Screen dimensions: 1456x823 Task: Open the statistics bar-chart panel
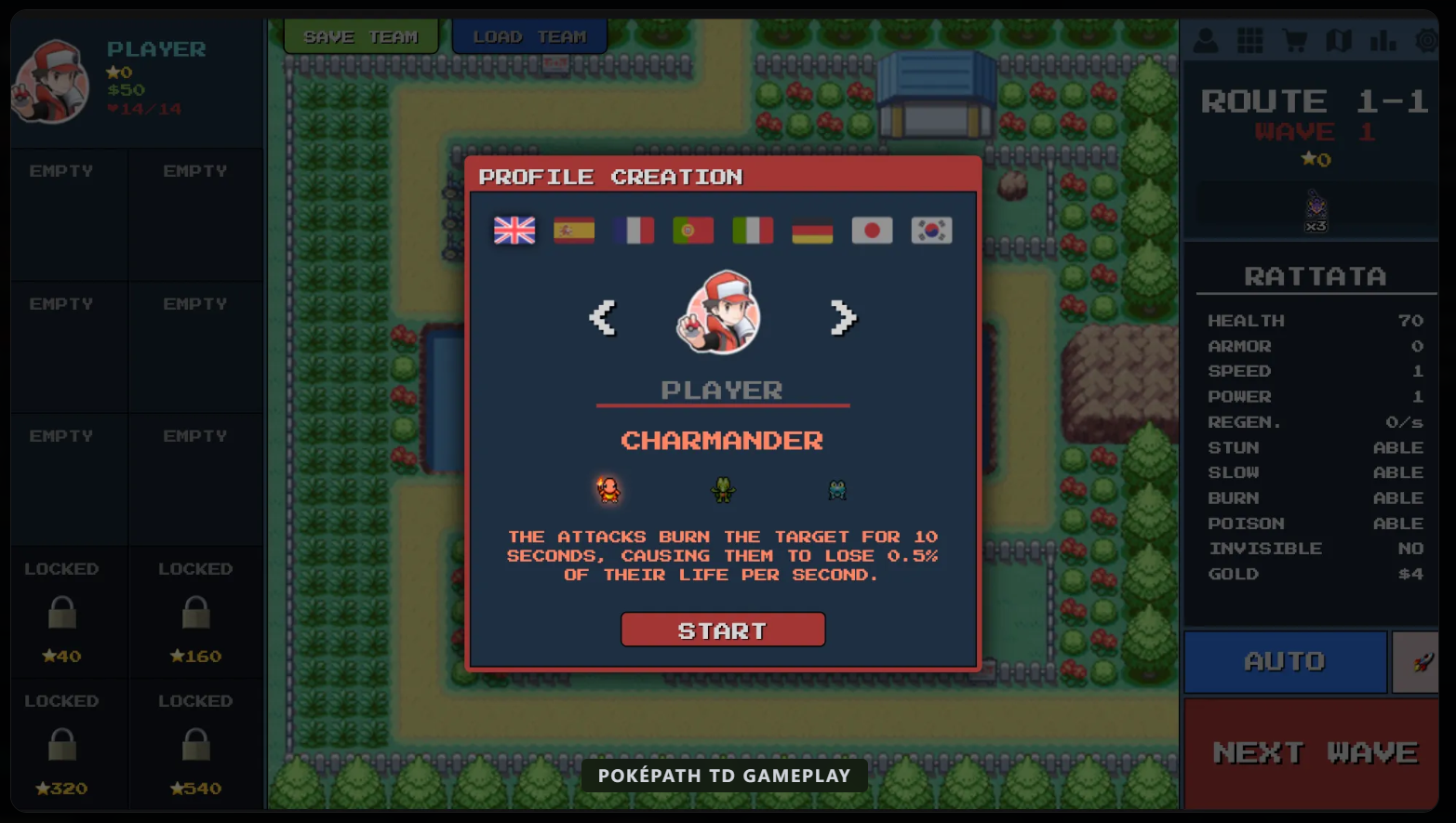pyautogui.click(x=1383, y=41)
